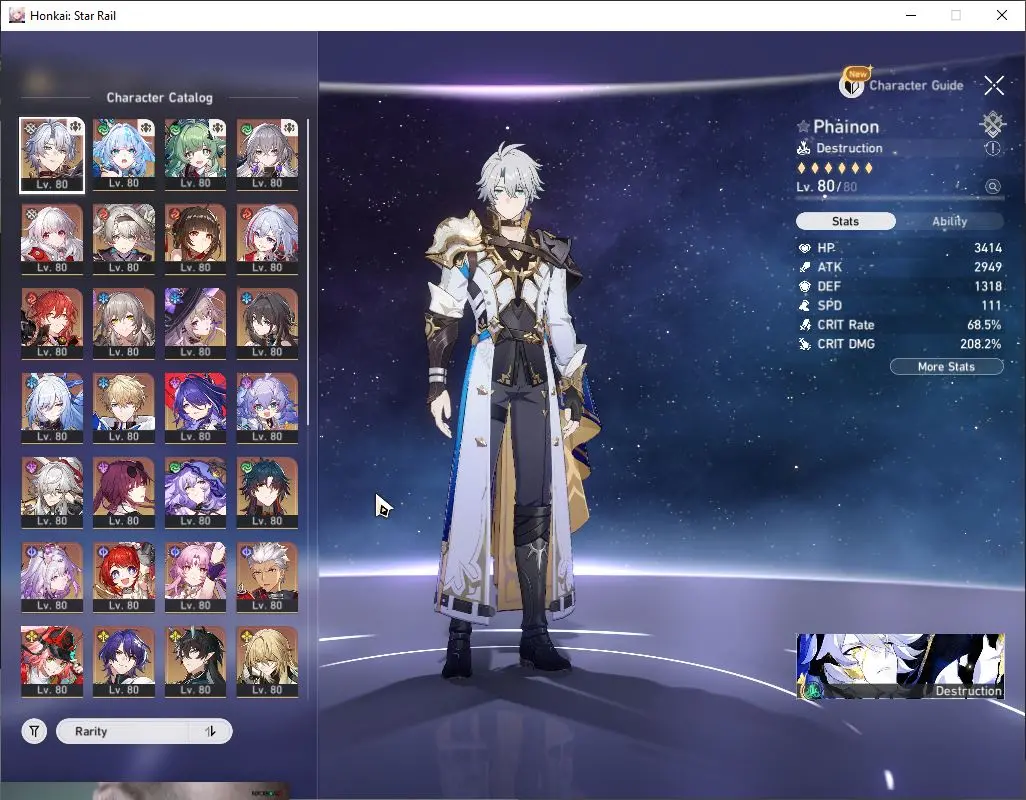Close the Honkai: Star Rail window
1026x800 pixels.
(1002, 15)
